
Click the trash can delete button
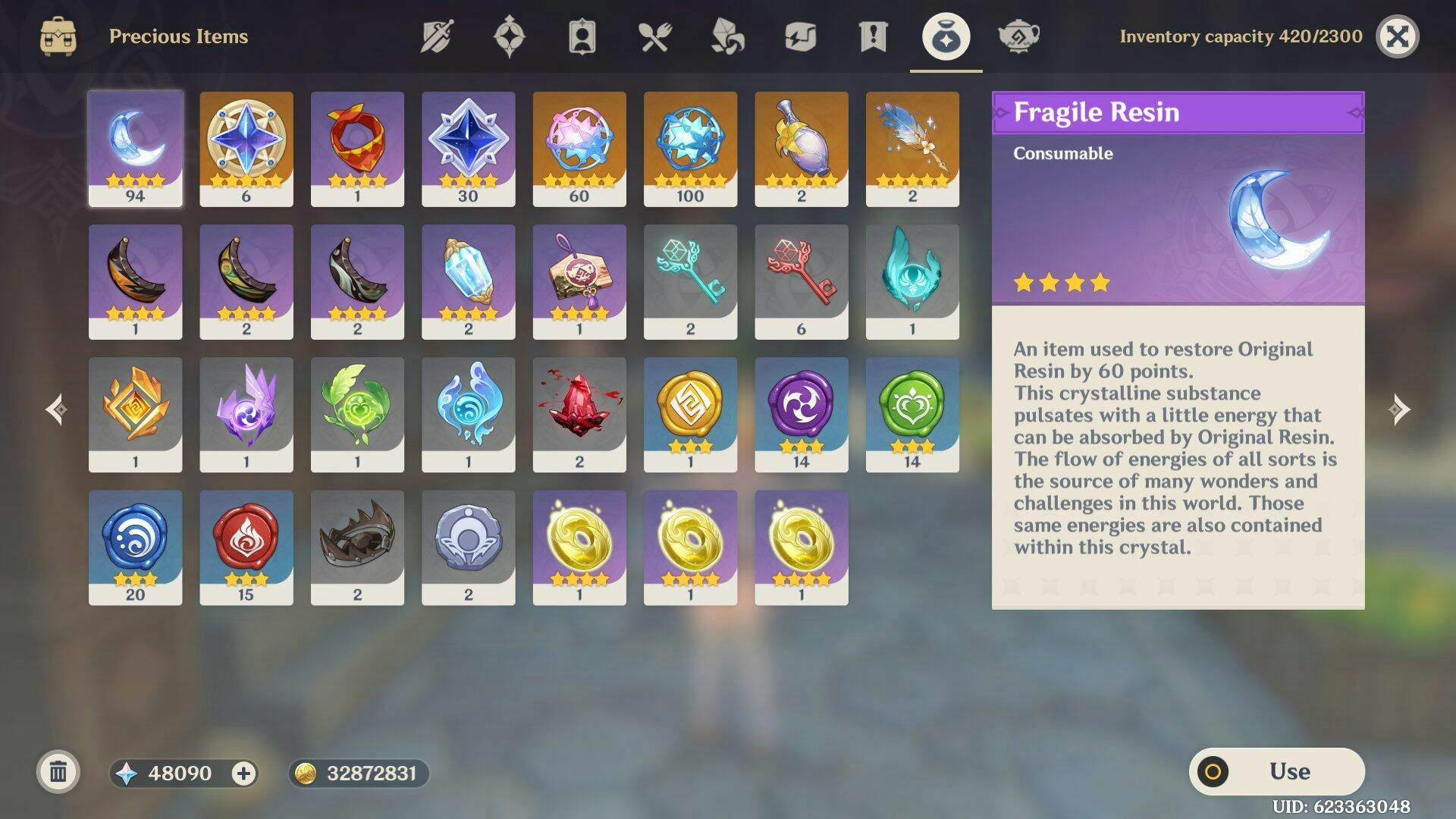[58, 773]
